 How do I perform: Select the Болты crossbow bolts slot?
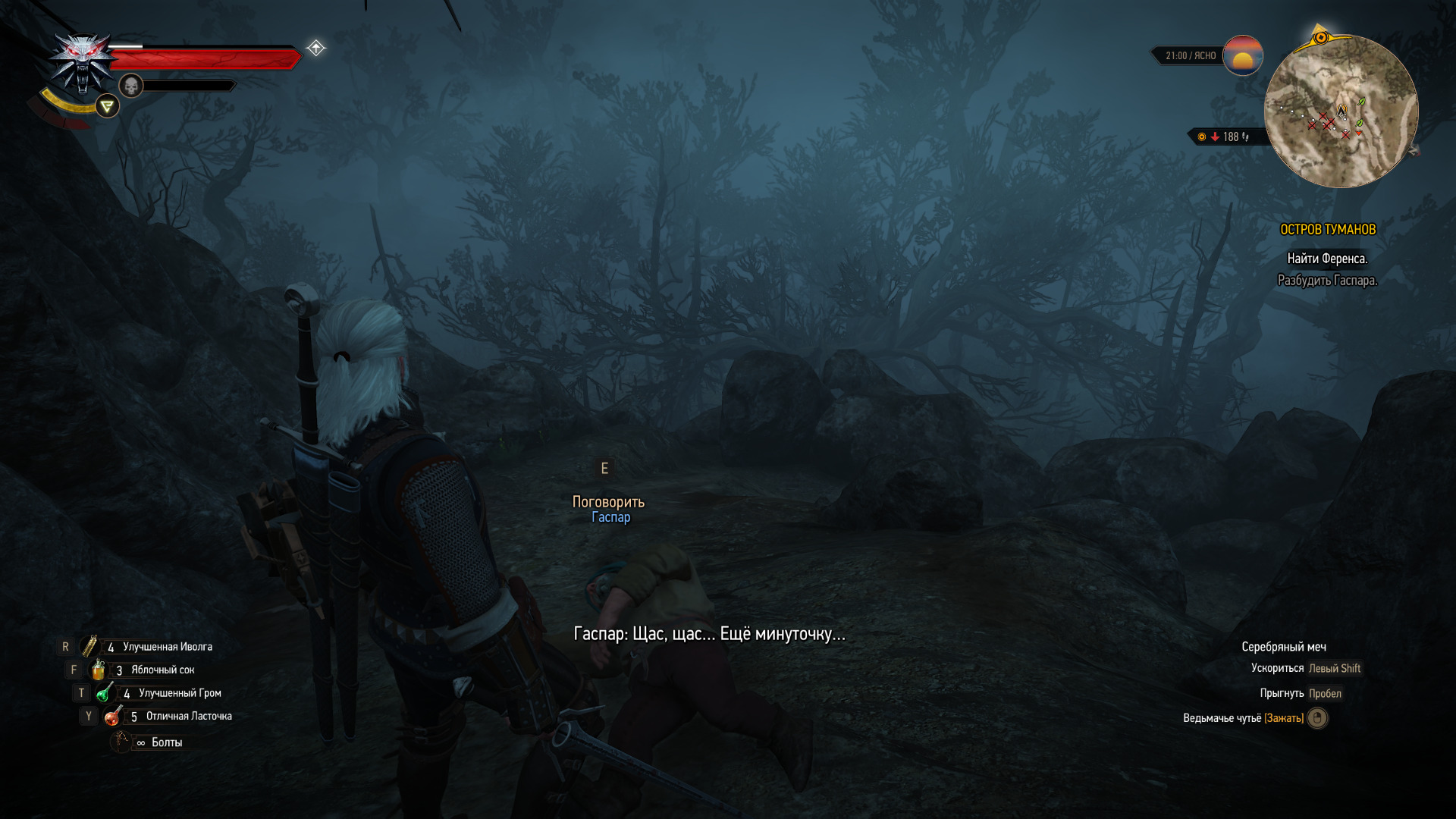coord(121,742)
